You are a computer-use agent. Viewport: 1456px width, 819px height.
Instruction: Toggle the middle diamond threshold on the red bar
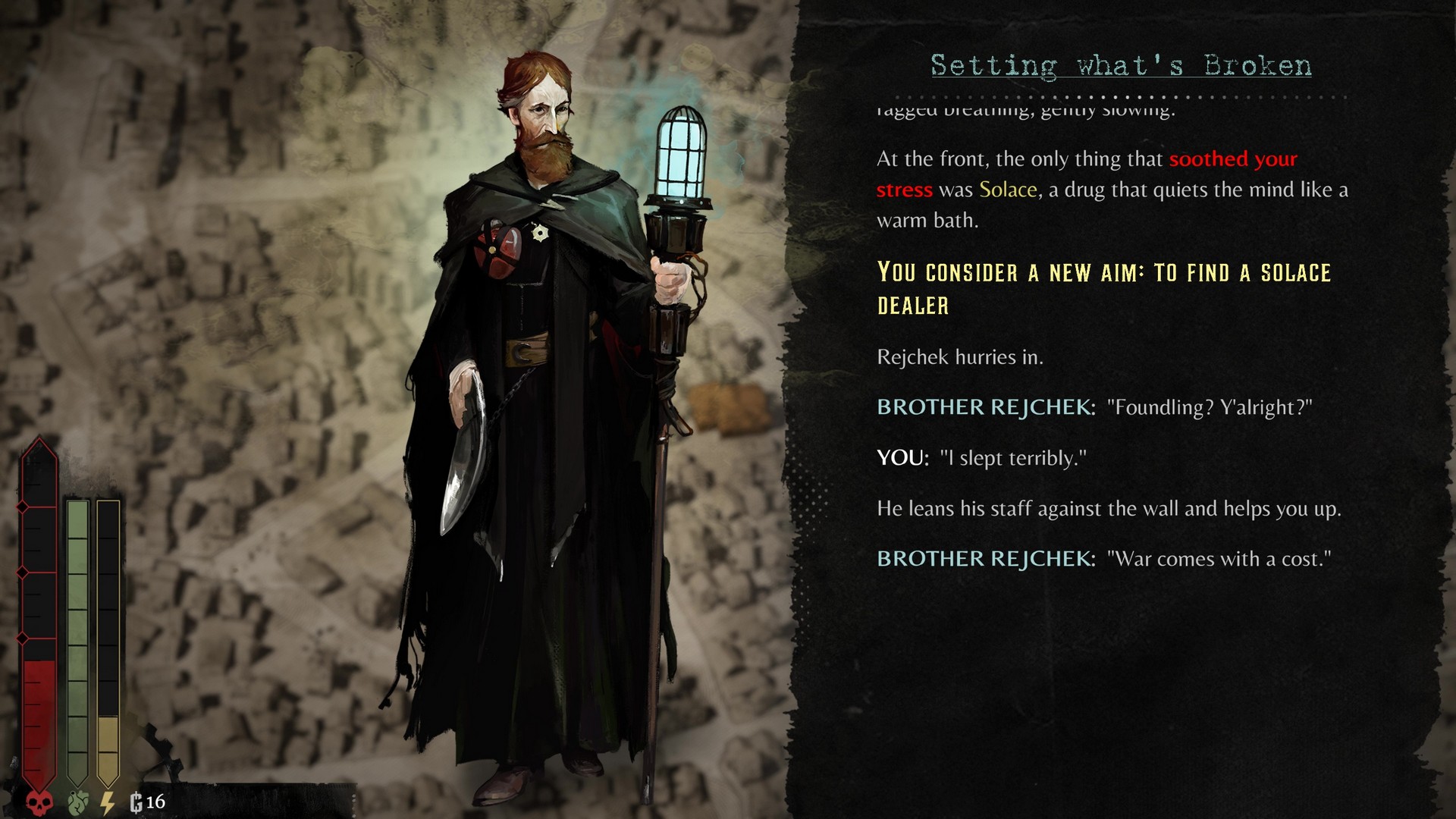22,572
